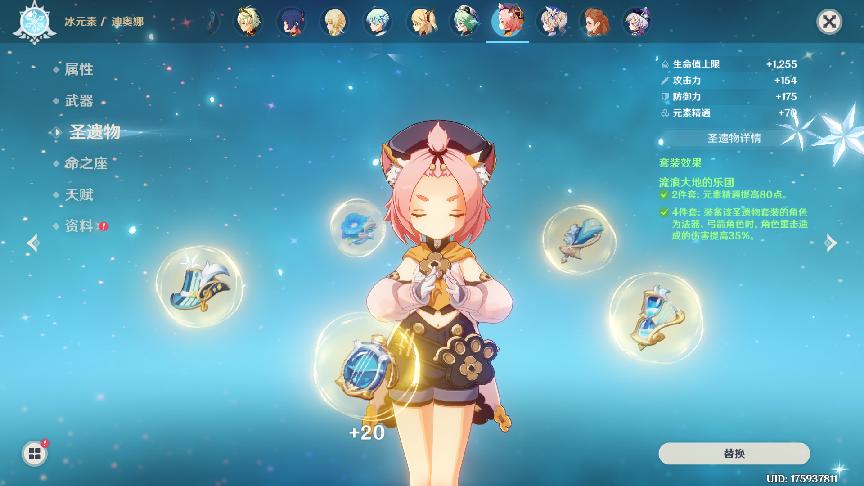Screen dimensions: 864x486
Task: Switch to next character with right arrow
Action: coord(830,242)
